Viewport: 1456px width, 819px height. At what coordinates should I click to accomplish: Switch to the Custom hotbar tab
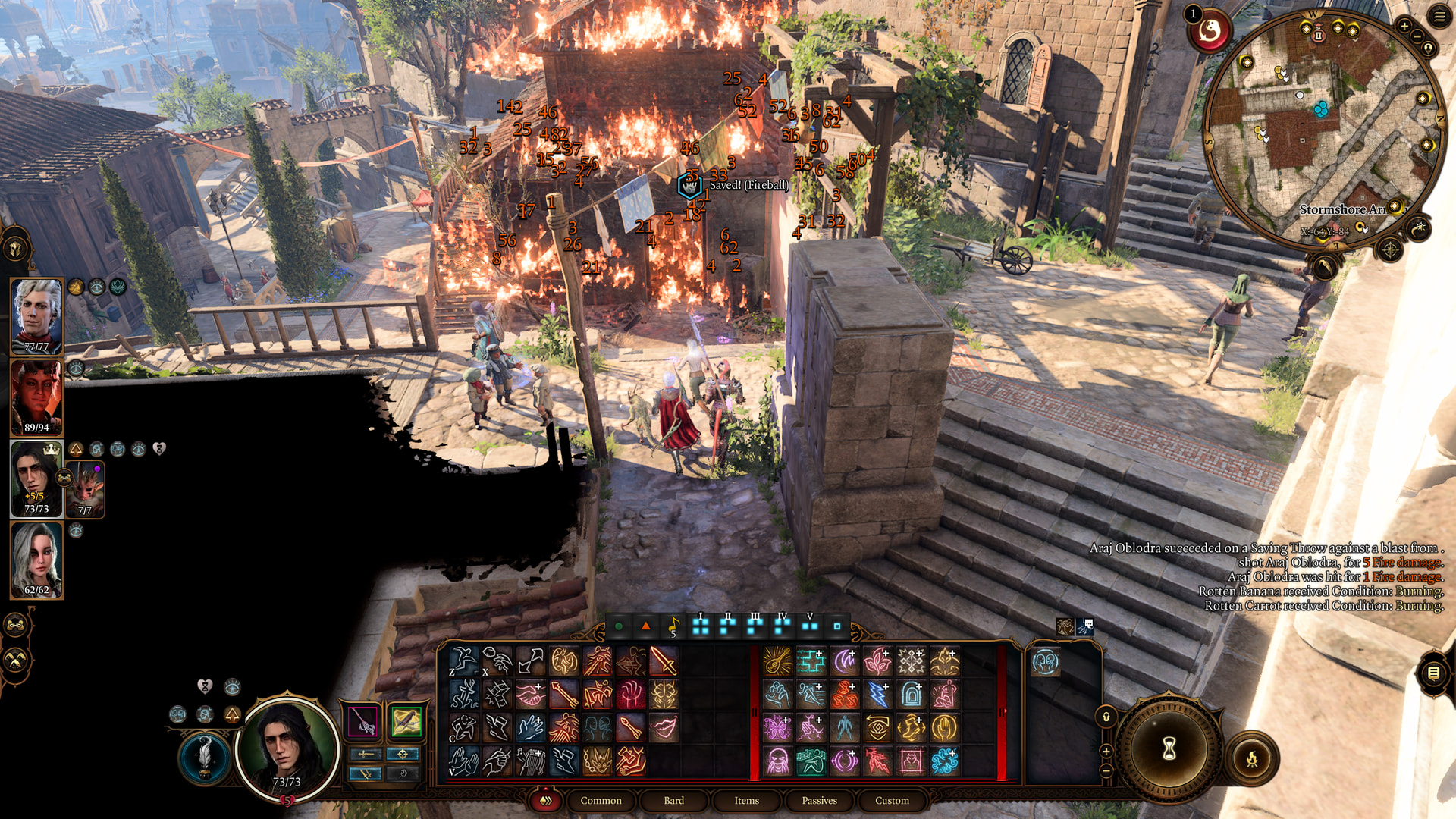[x=892, y=800]
